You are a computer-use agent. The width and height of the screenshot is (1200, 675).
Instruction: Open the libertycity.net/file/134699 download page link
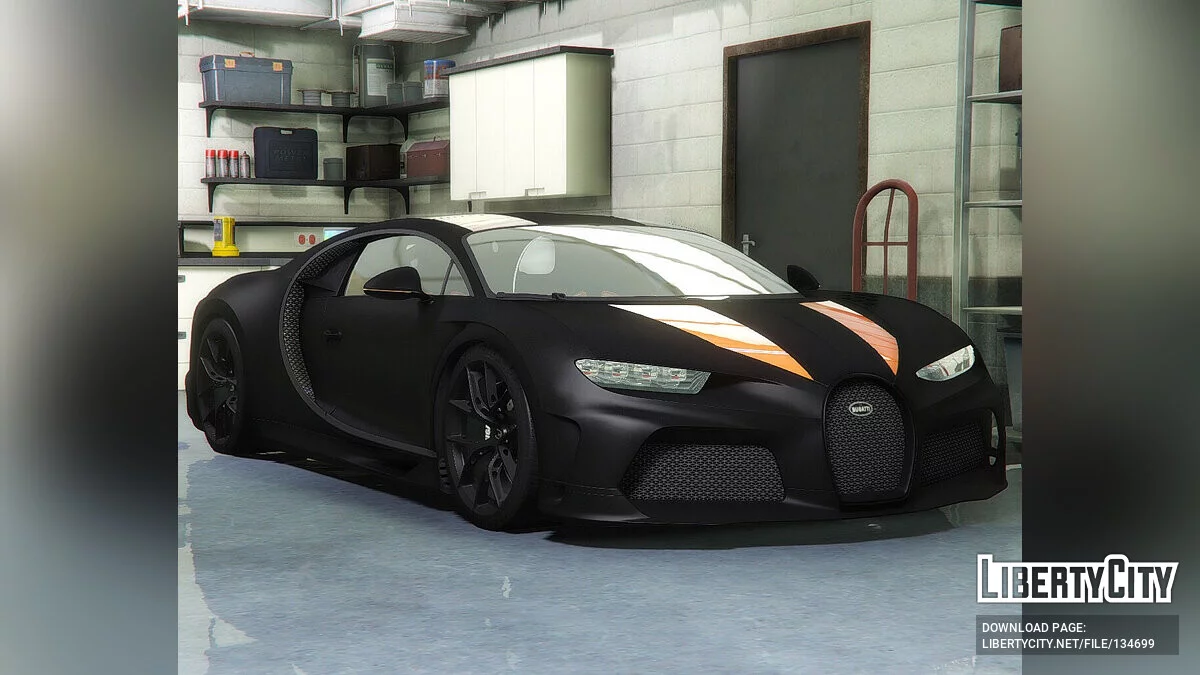(x=1067, y=643)
